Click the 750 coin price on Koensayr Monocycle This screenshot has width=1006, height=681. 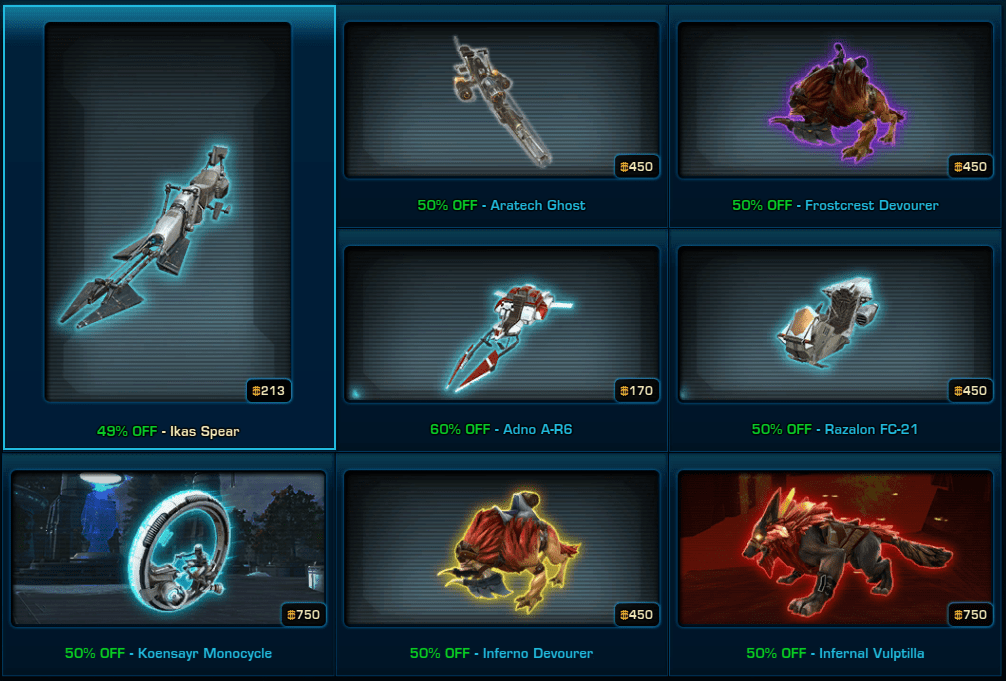pyautogui.click(x=303, y=615)
